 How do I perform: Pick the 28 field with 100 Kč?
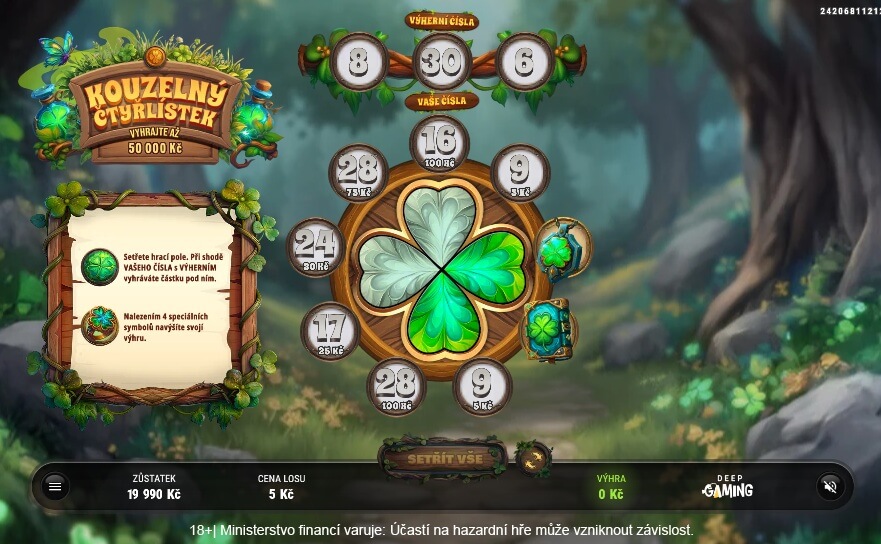pos(396,385)
